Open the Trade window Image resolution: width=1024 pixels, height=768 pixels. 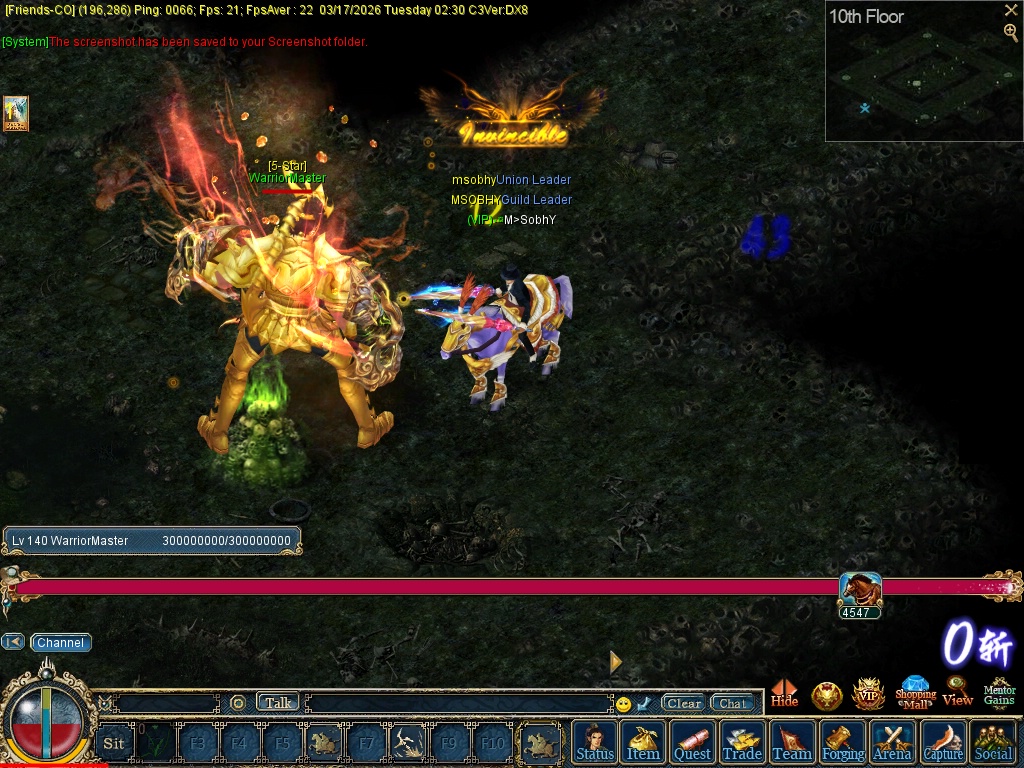[x=742, y=742]
